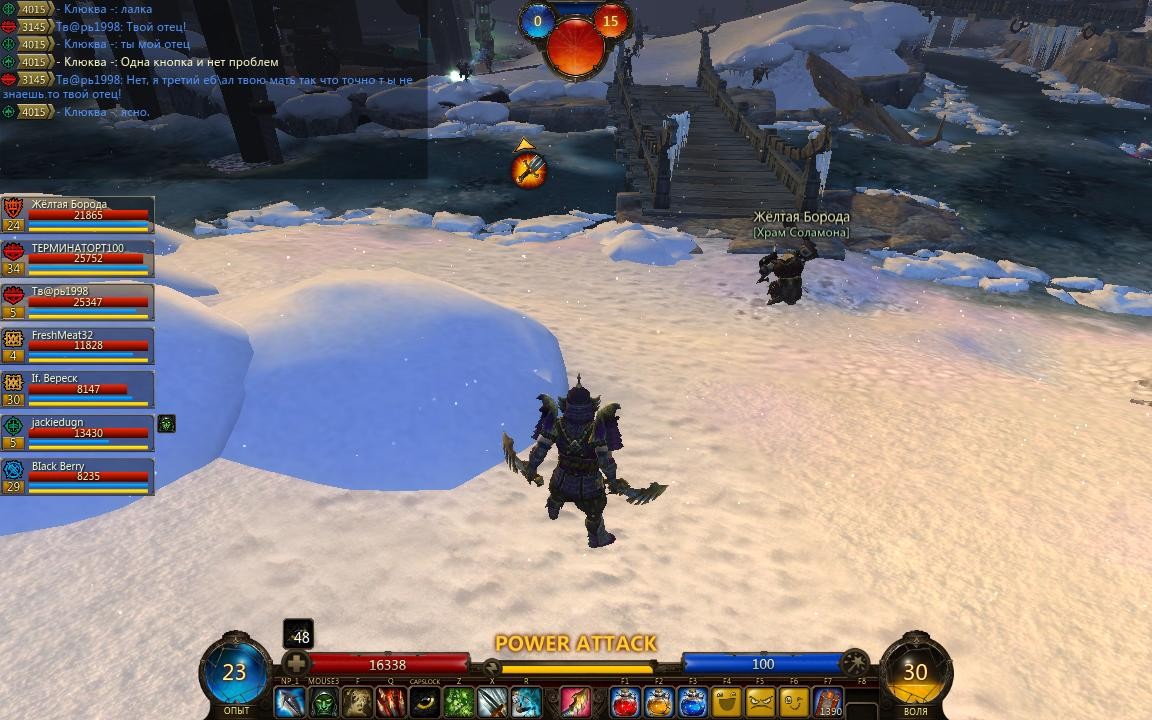This screenshot has height=720, width=1152.
Task: Use the green hooded face ability
Action: tap(324, 702)
